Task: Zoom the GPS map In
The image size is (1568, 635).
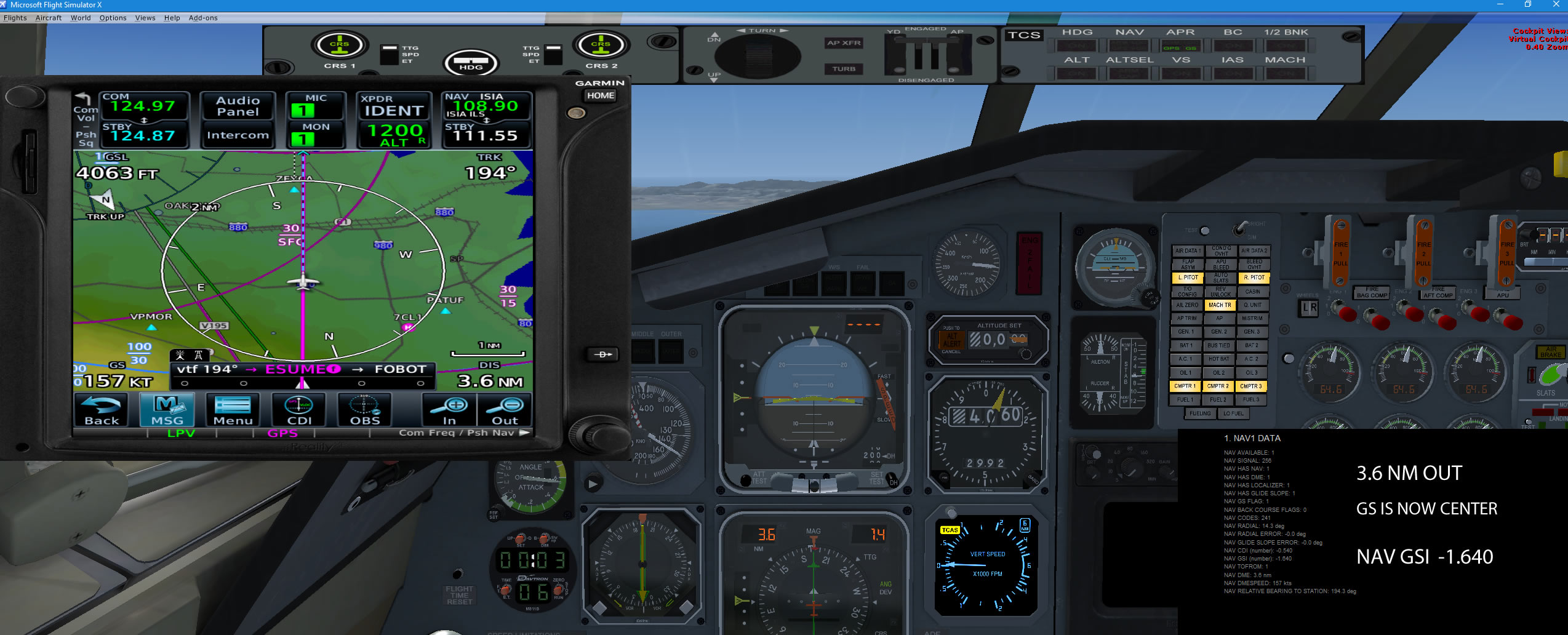Action: pyautogui.click(x=450, y=410)
